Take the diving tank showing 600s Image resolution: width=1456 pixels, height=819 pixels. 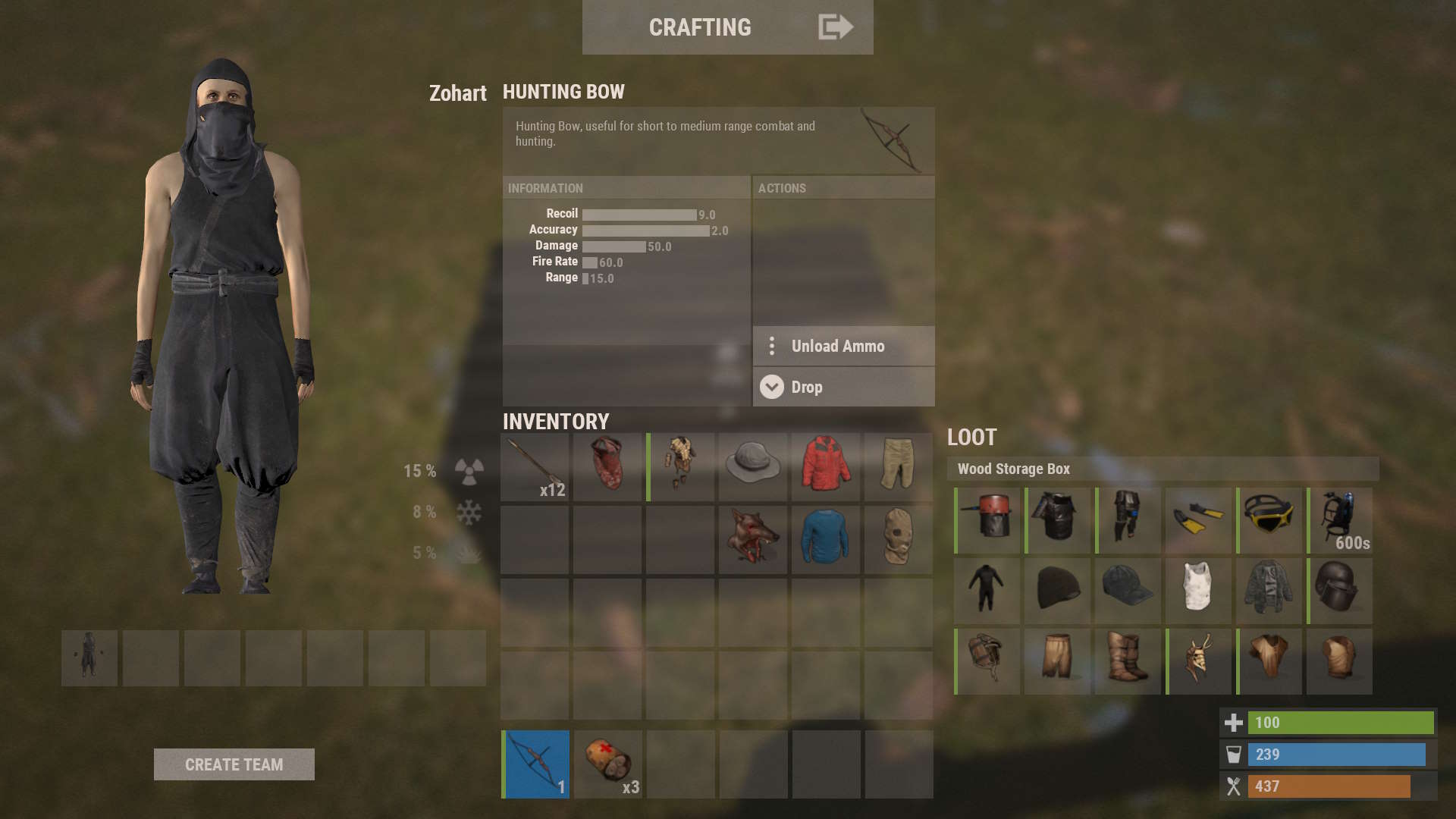(x=1339, y=520)
